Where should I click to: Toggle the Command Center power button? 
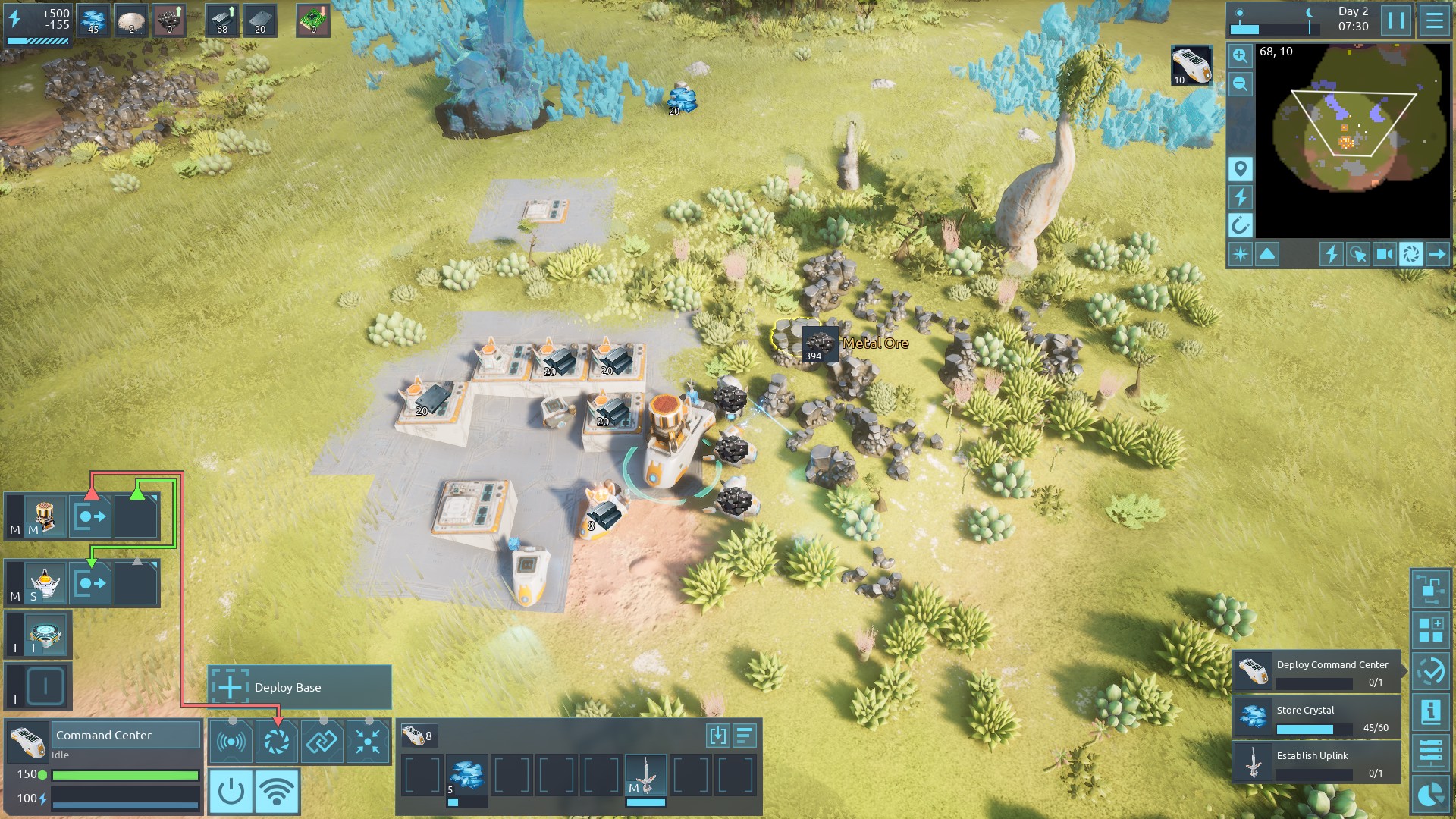231,791
